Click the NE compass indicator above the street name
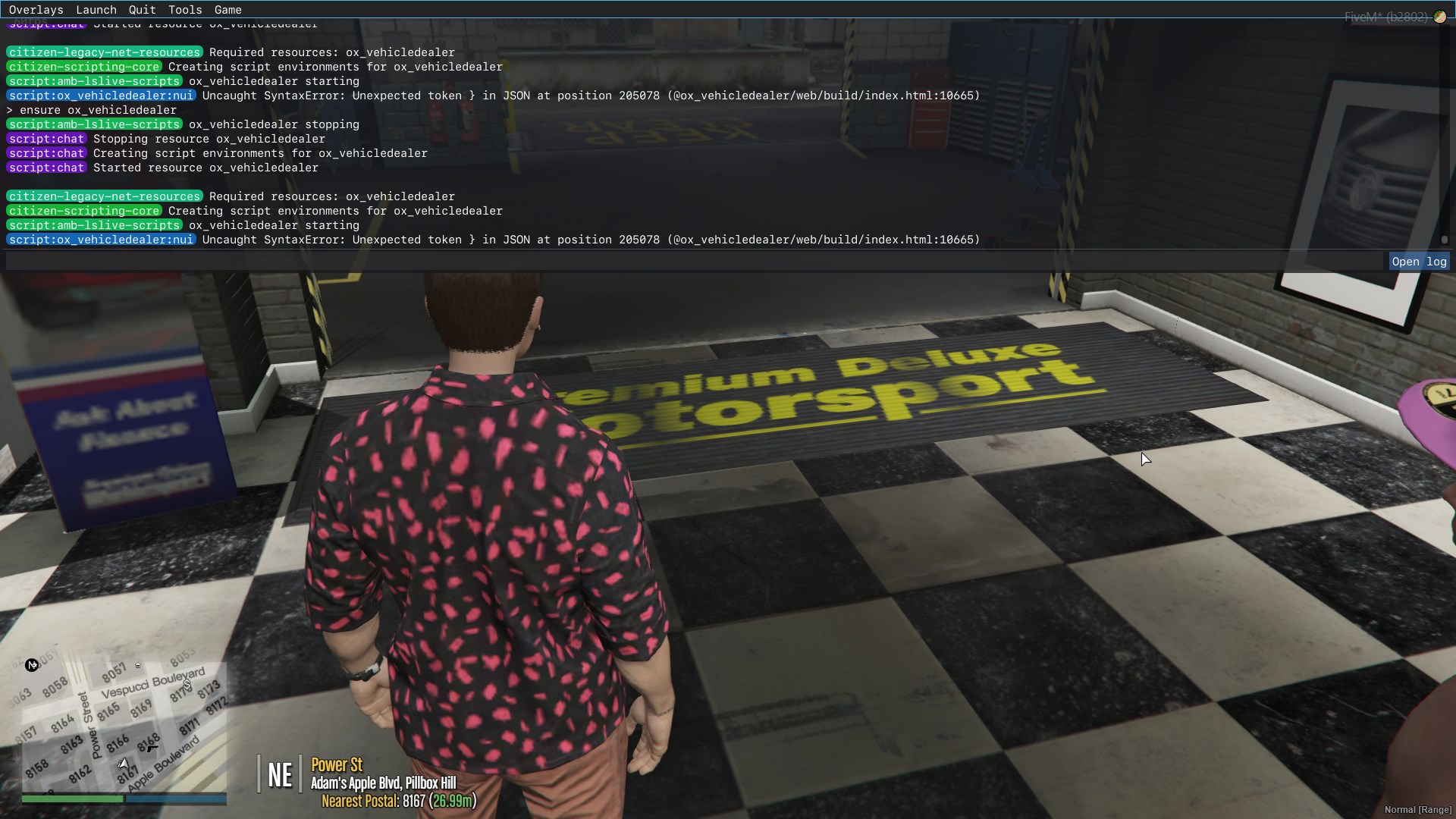Screen dimensions: 1456x819 pos(280,773)
